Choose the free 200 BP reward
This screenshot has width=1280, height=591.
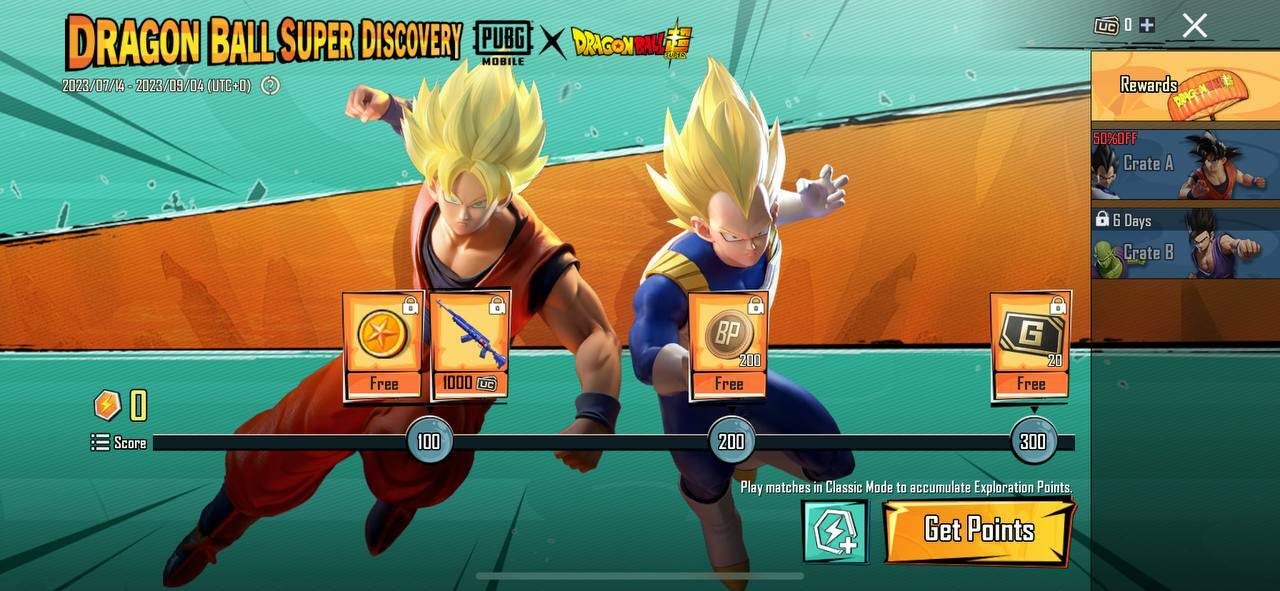click(x=729, y=346)
